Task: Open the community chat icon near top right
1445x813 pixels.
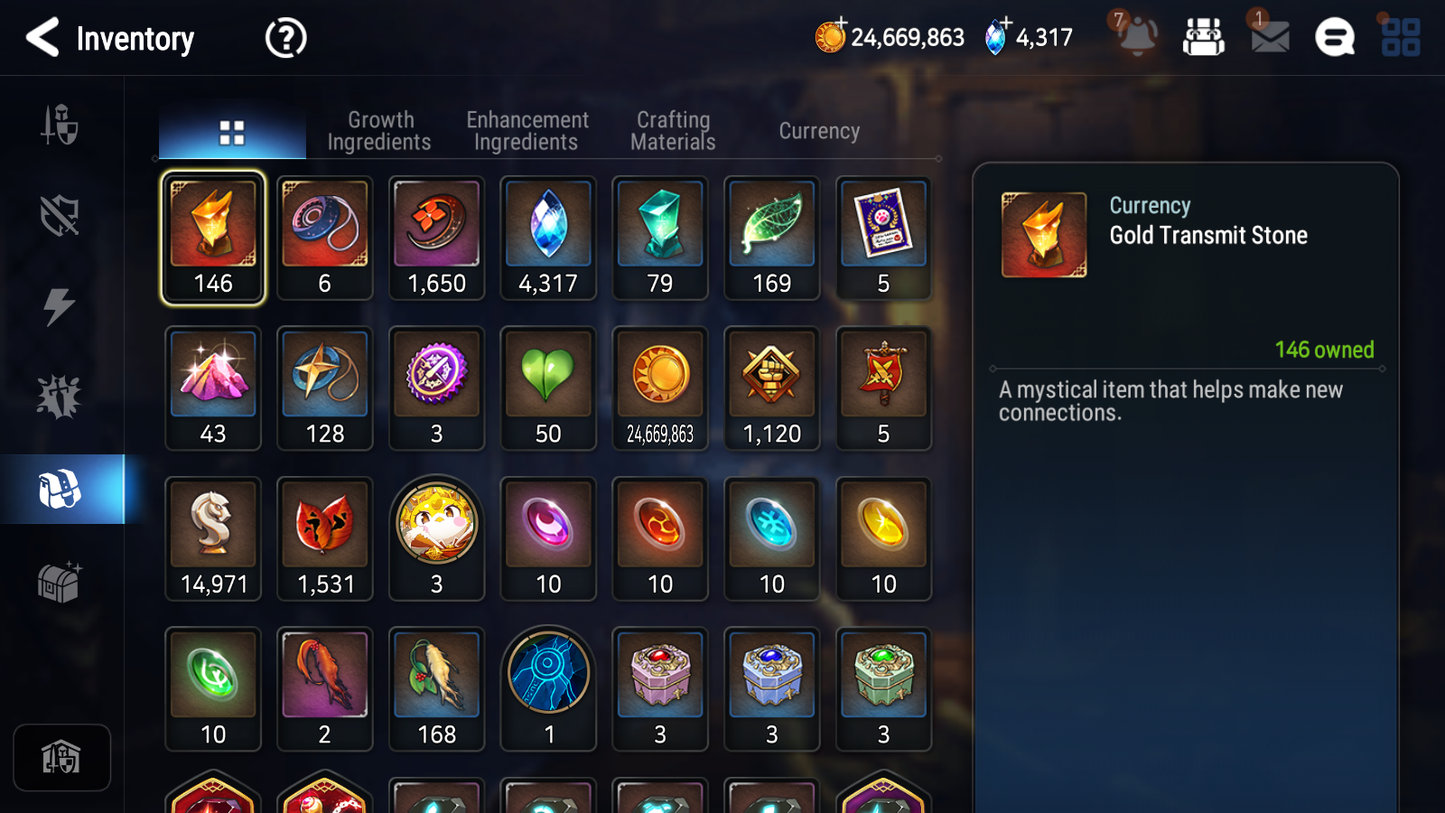Action: [x=1334, y=37]
